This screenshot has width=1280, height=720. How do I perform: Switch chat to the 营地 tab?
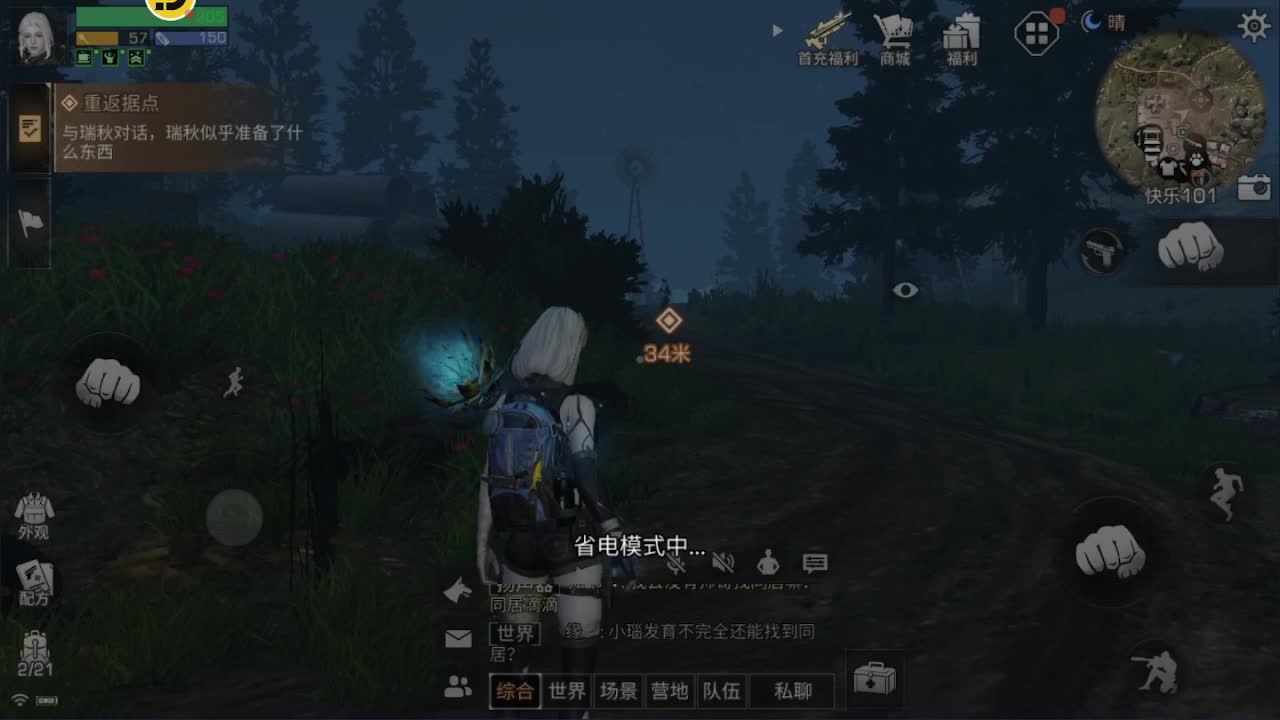pyautogui.click(x=669, y=690)
